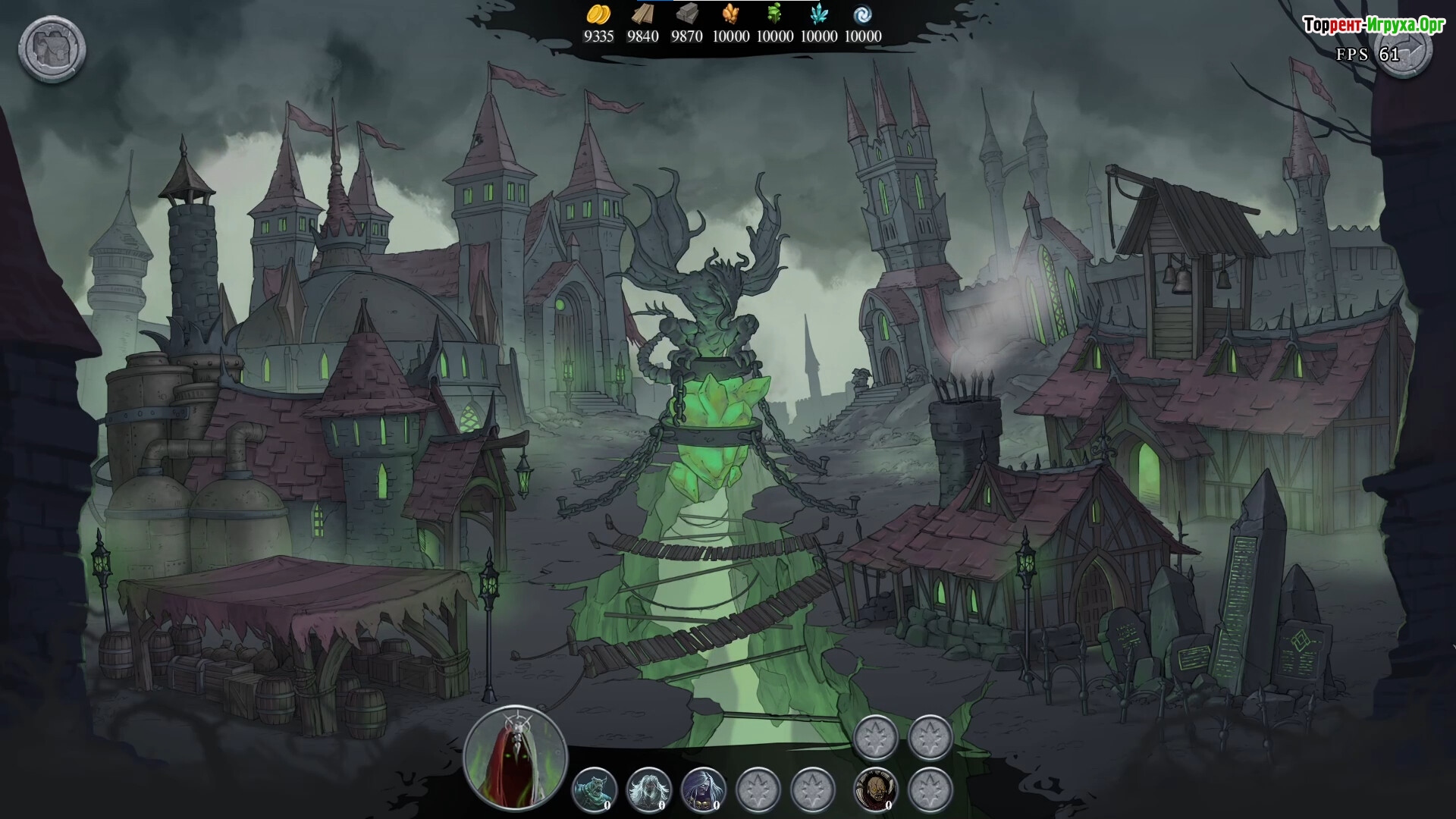Select the snarling beast unit slot
Image resolution: width=1456 pixels, height=819 pixels.
coord(594,789)
